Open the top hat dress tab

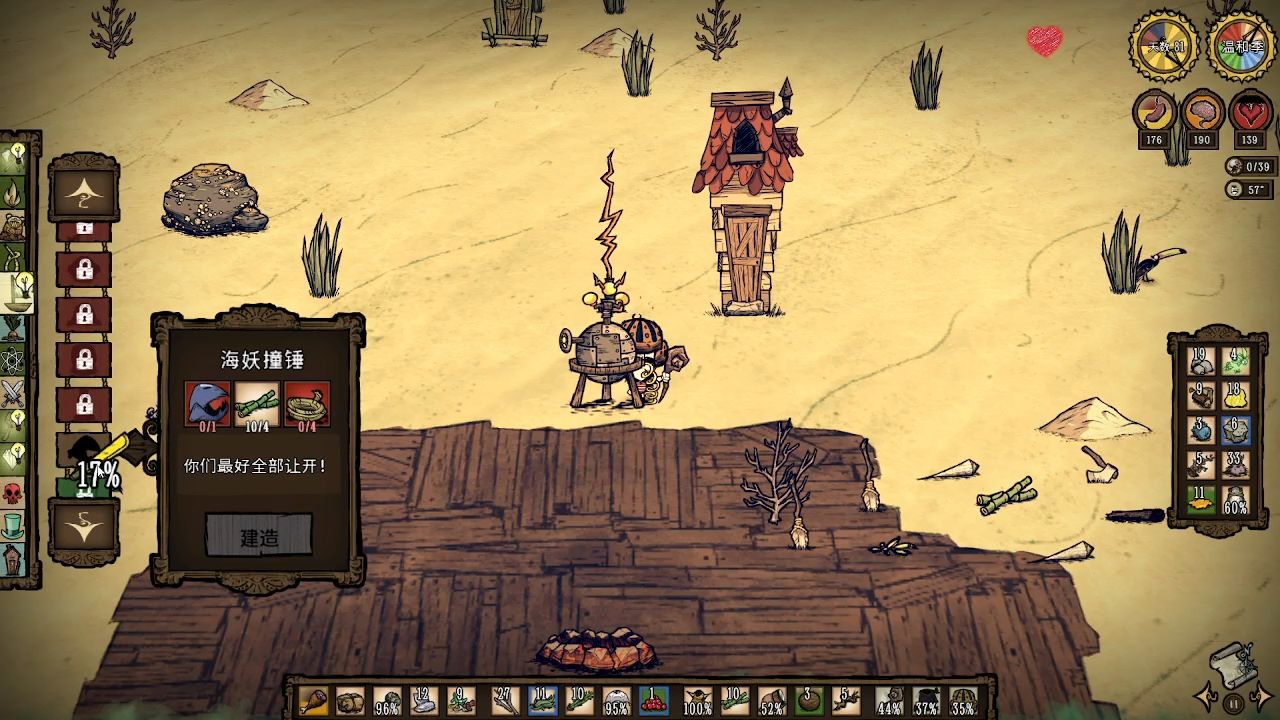[13, 526]
